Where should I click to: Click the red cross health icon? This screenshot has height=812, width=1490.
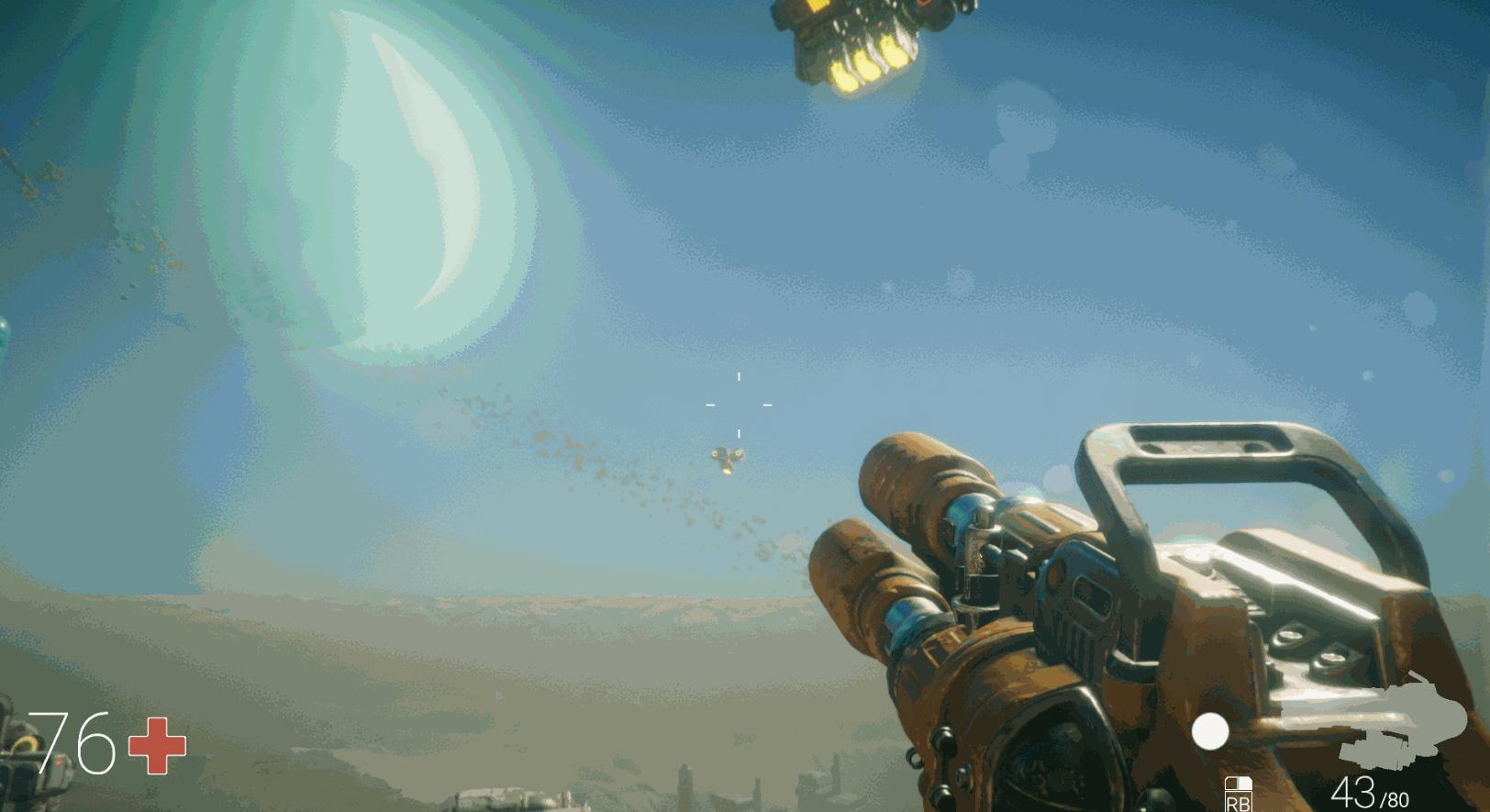pos(157,744)
